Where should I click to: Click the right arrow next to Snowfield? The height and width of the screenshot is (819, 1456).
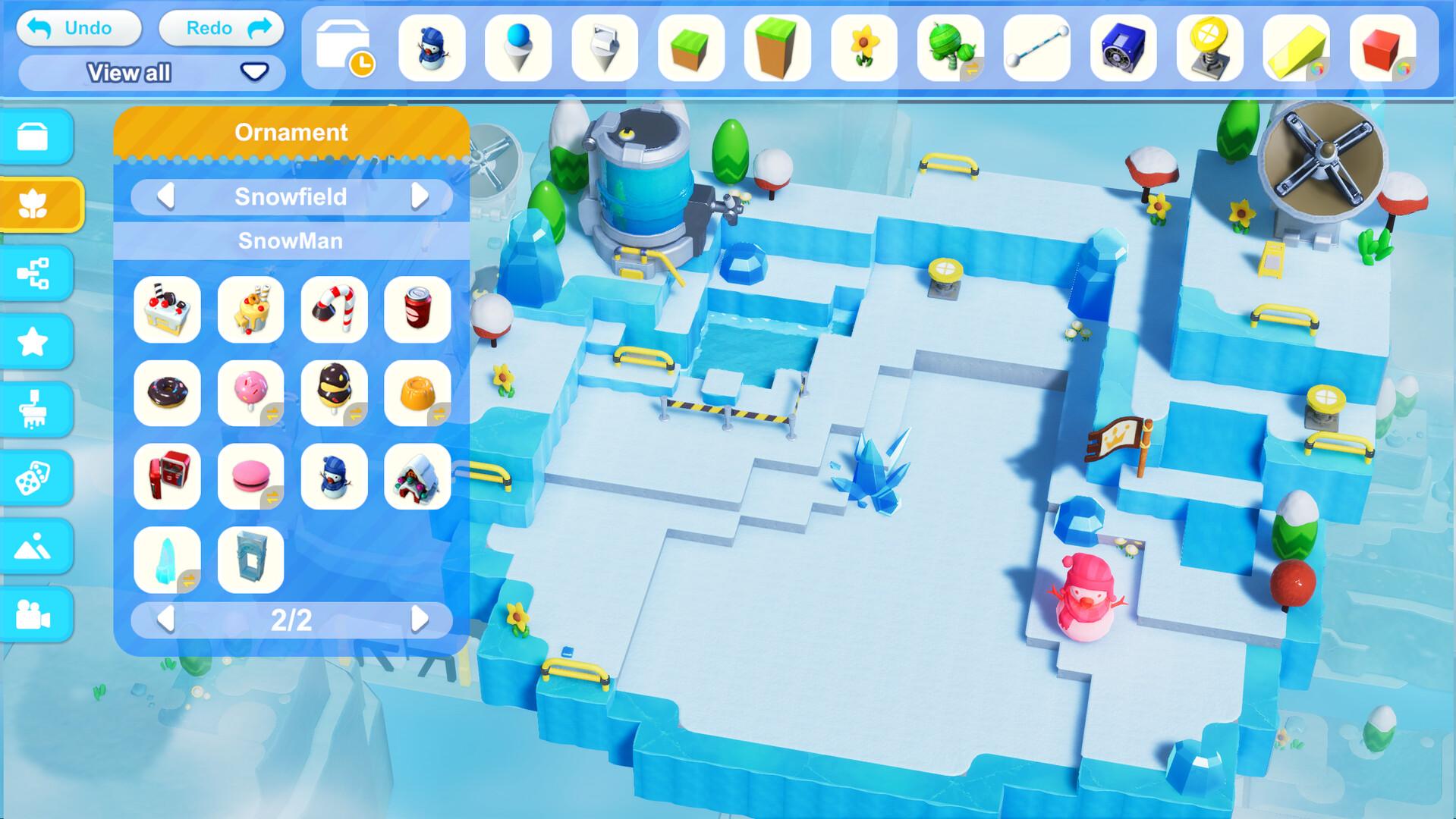click(419, 196)
